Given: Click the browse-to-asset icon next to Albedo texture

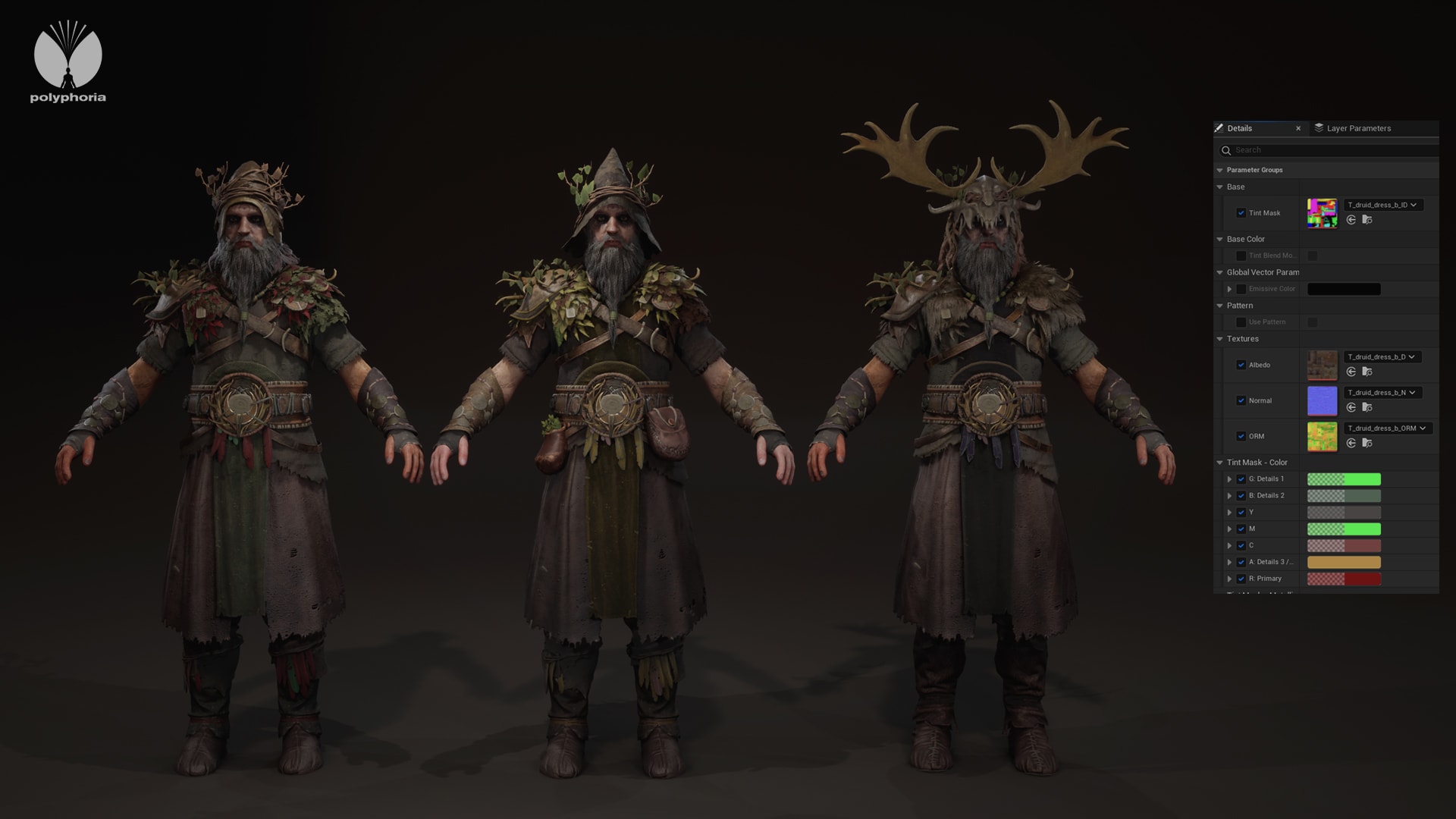Looking at the screenshot, I should [1367, 372].
